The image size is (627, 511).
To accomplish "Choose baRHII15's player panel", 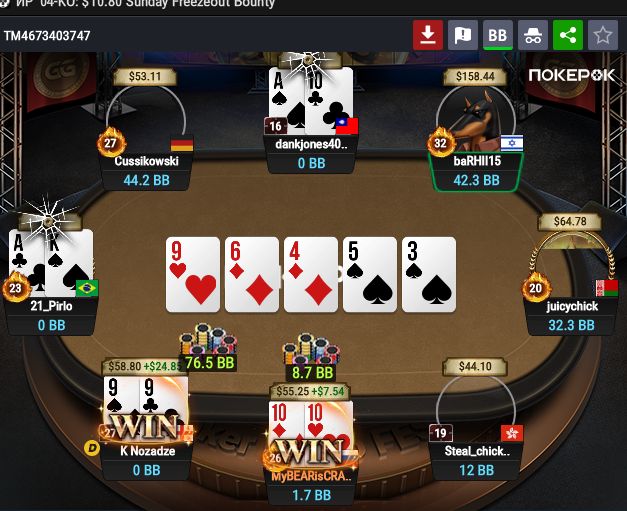I will pyautogui.click(x=478, y=171).
